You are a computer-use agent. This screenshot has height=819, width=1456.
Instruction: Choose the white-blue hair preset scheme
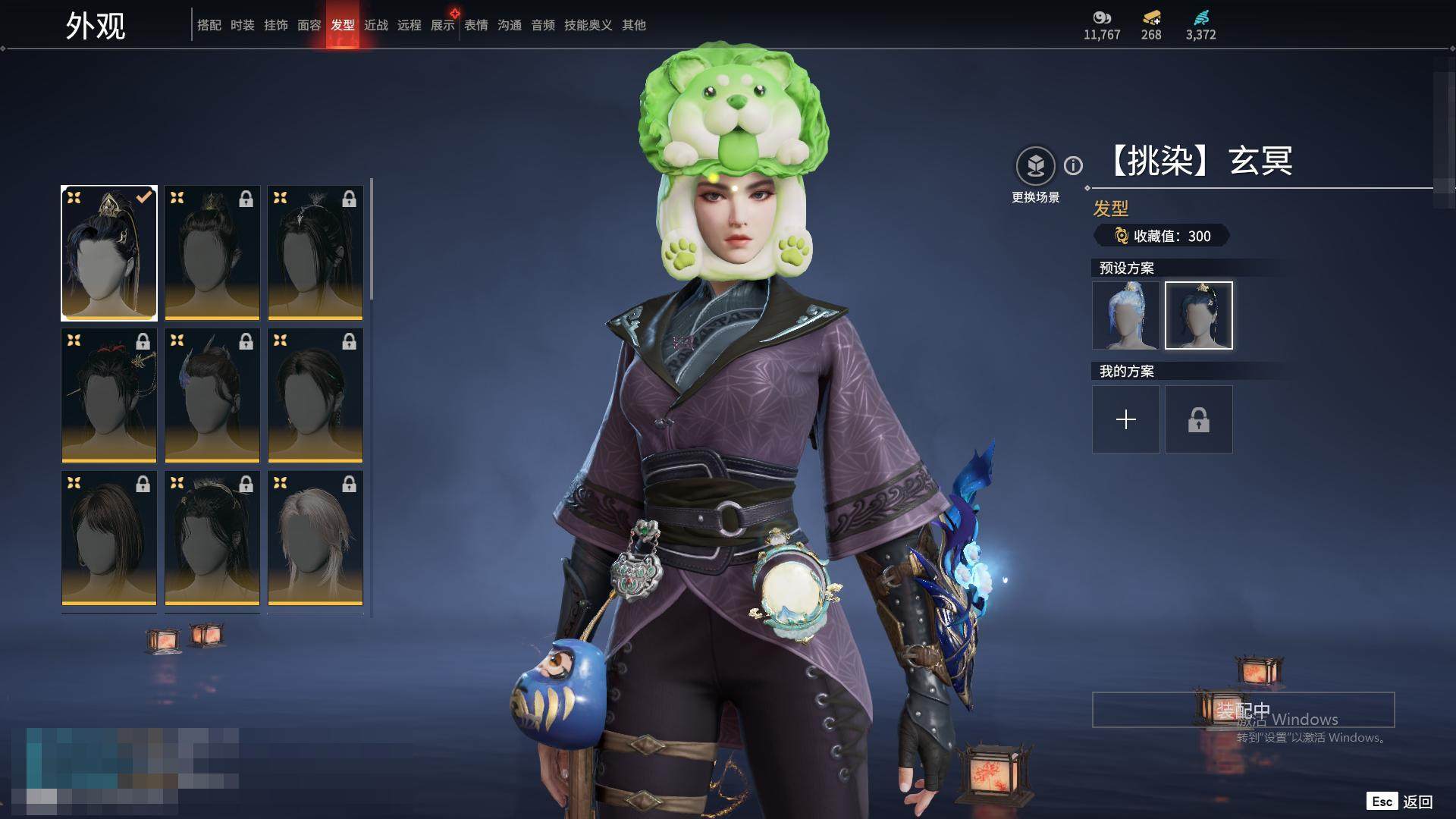point(1125,315)
